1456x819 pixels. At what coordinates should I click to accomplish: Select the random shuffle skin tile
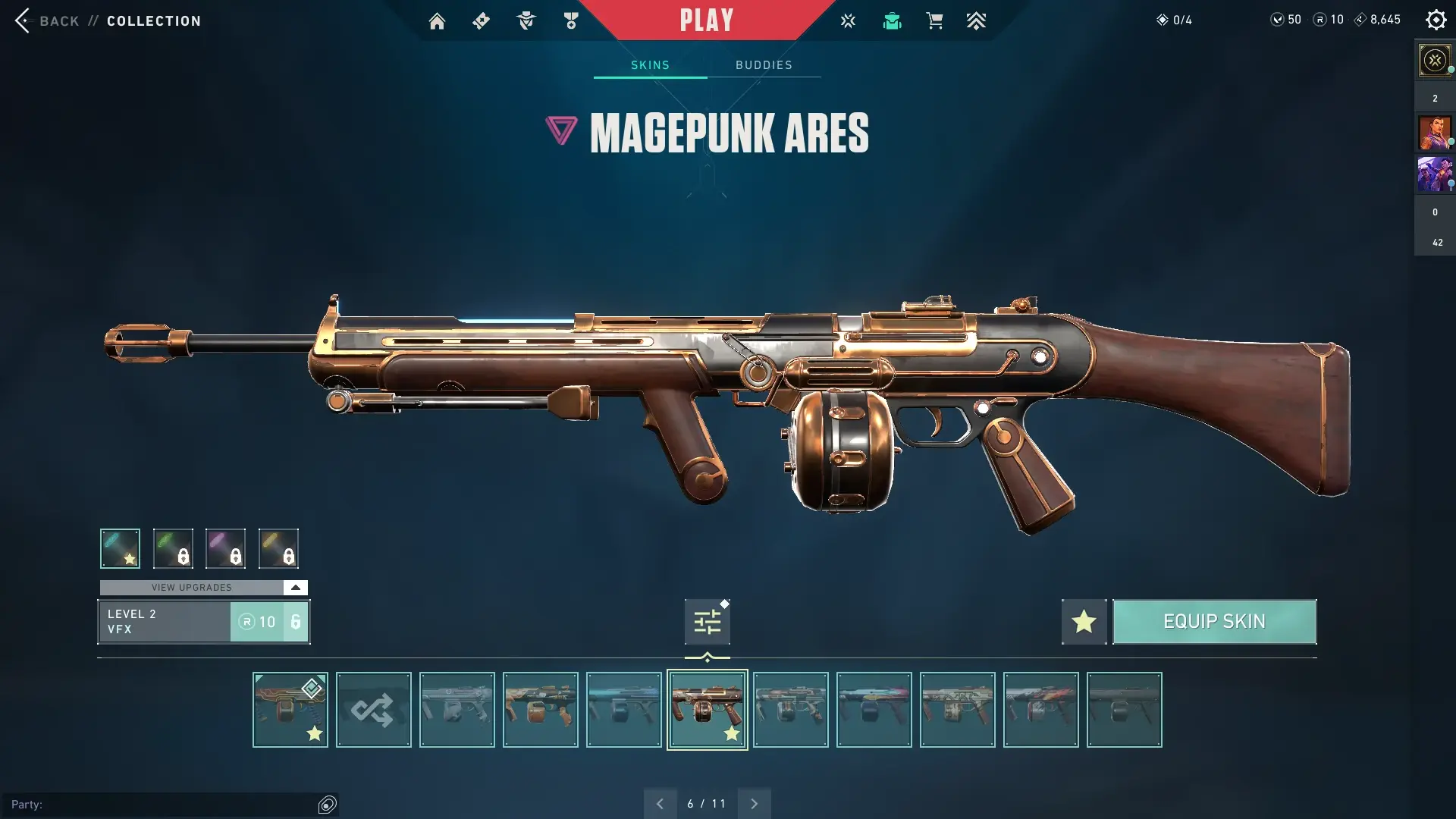click(x=373, y=710)
